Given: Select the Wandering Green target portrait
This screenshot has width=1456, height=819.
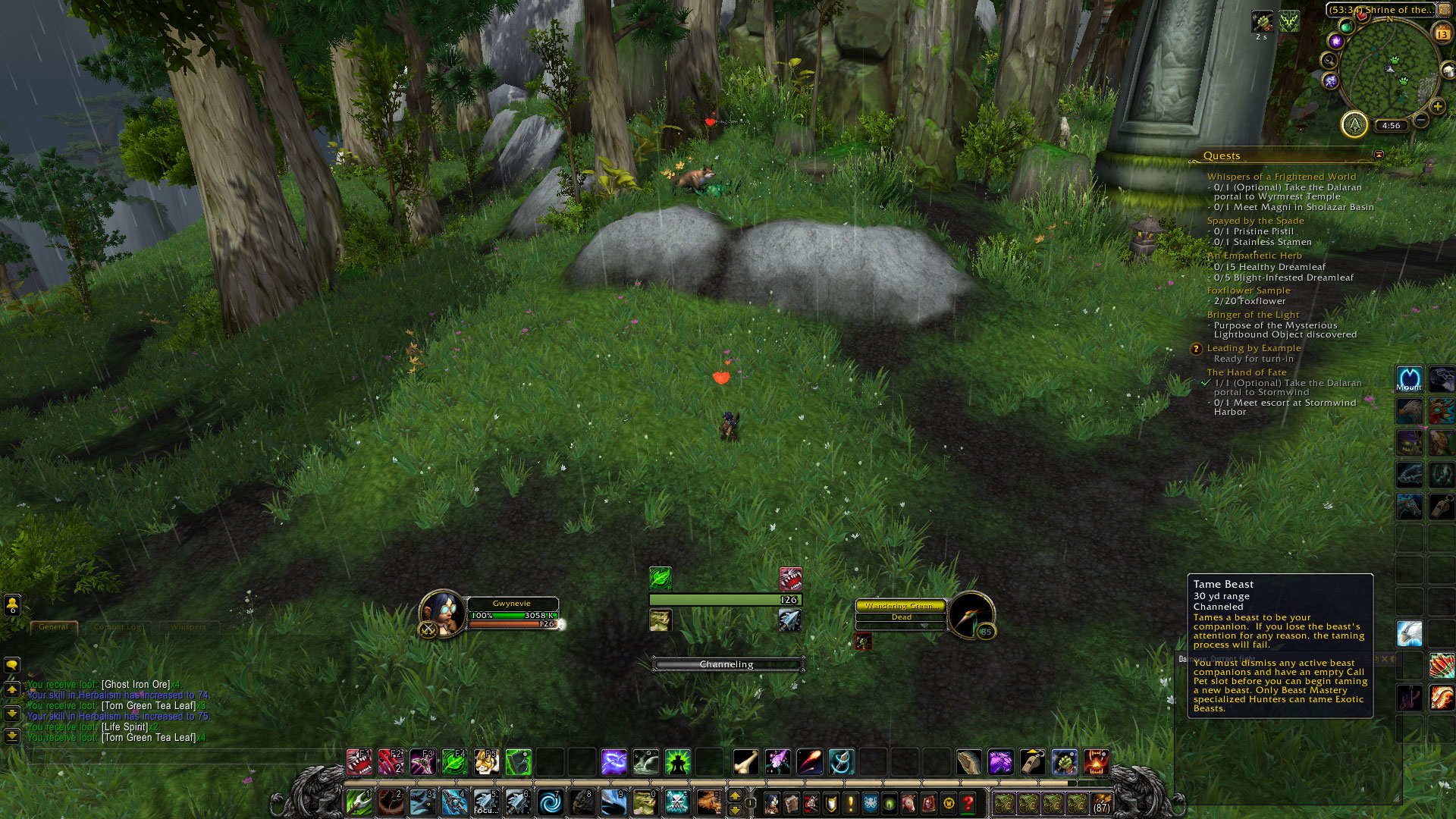Looking at the screenshot, I should point(971,613).
